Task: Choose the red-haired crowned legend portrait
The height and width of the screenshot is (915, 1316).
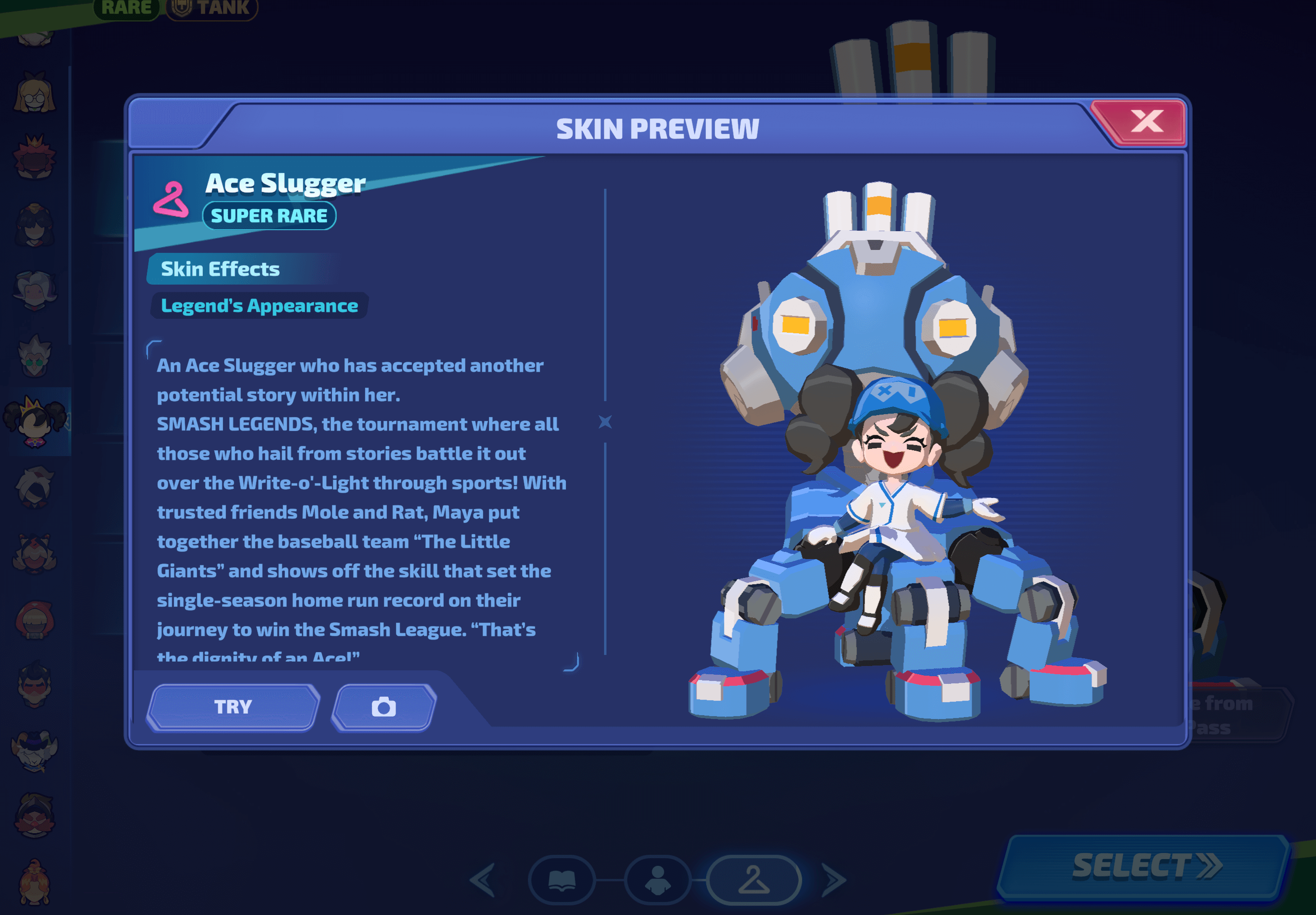Action: pos(34,157)
